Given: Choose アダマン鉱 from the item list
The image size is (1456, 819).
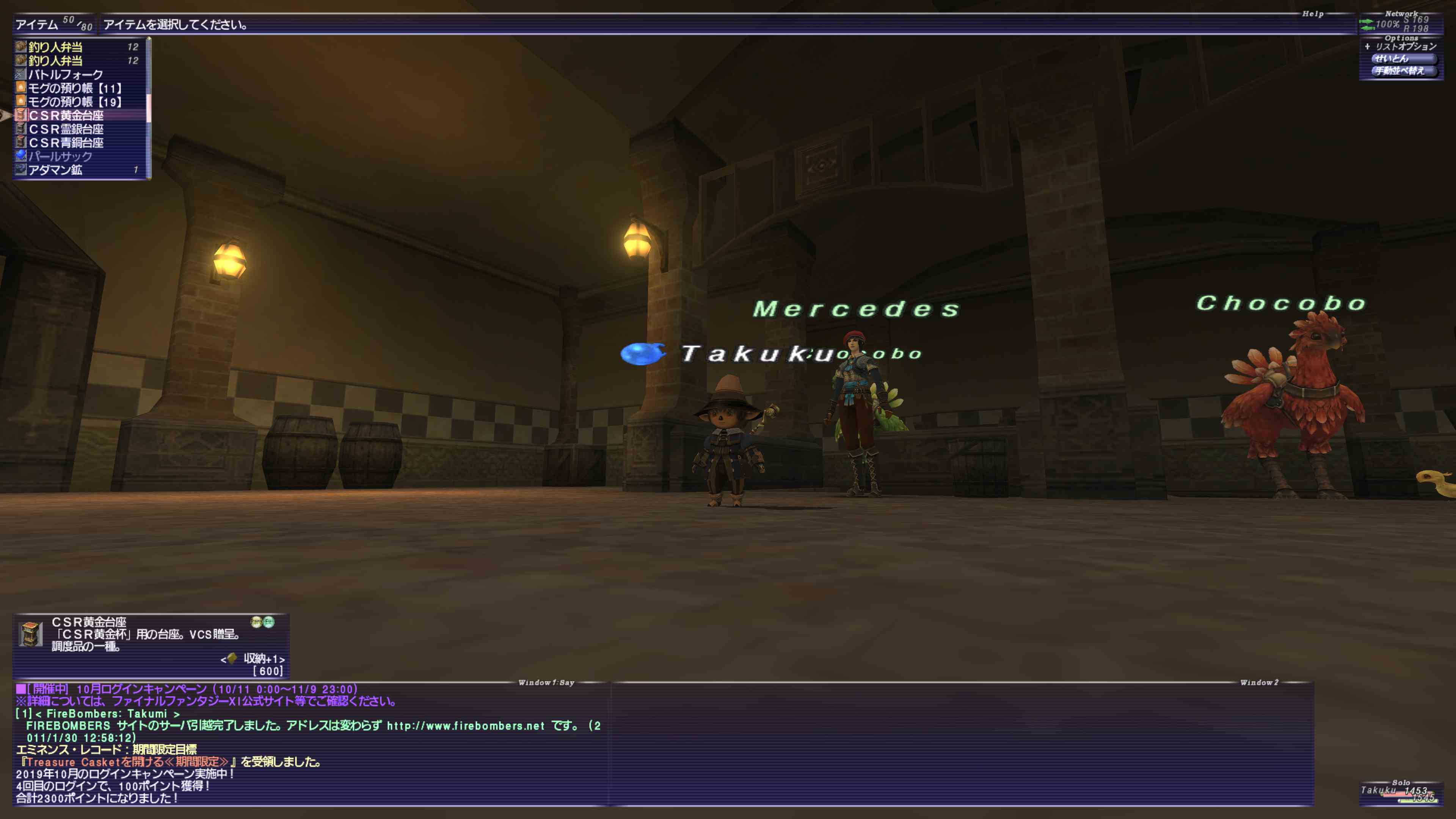Looking at the screenshot, I should pyautogui.click(x=55, y=169).
